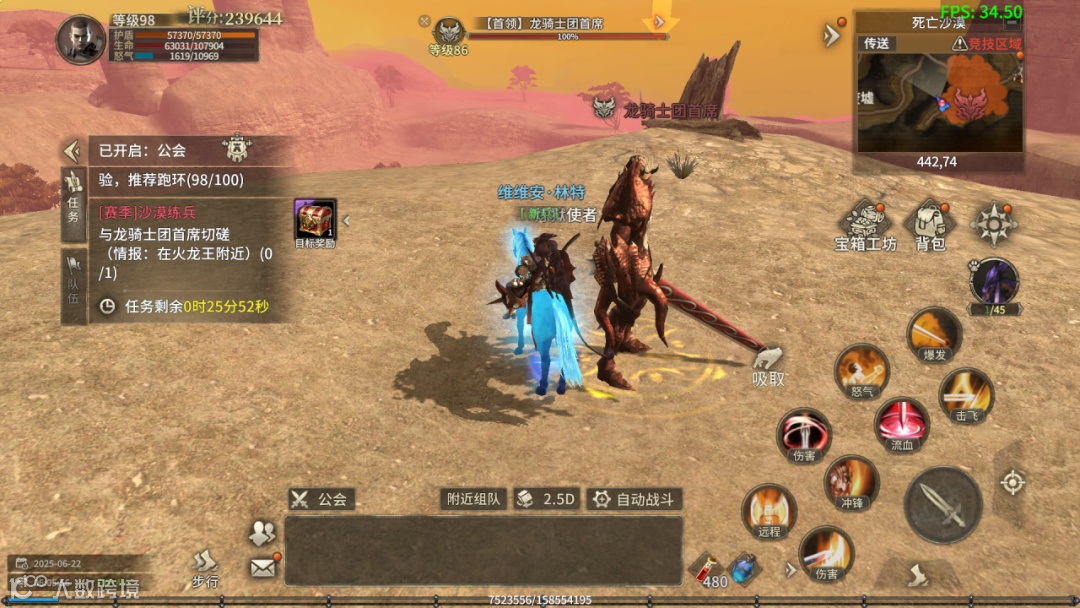
Task: Use the 怒气 rage skill
Action: [x=862, y=371]
